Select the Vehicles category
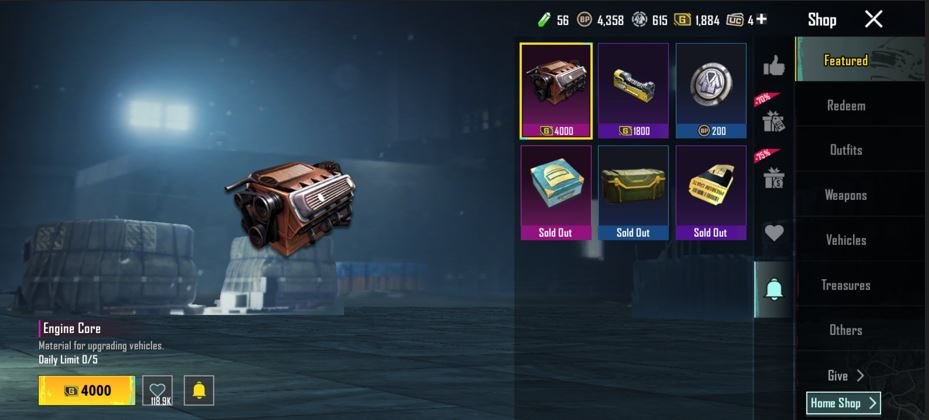929x420 pixels. click(x=845, y=240)
